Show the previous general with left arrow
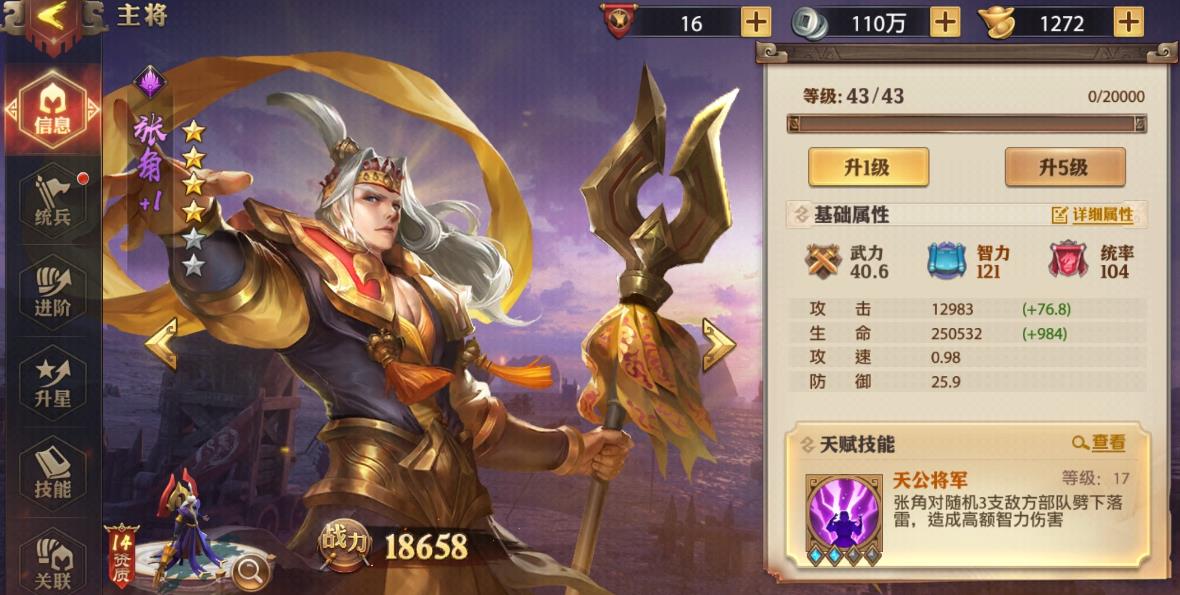The width and height of the screenshot is (1180, 595). pyautogui.click(x=162, y=343)
